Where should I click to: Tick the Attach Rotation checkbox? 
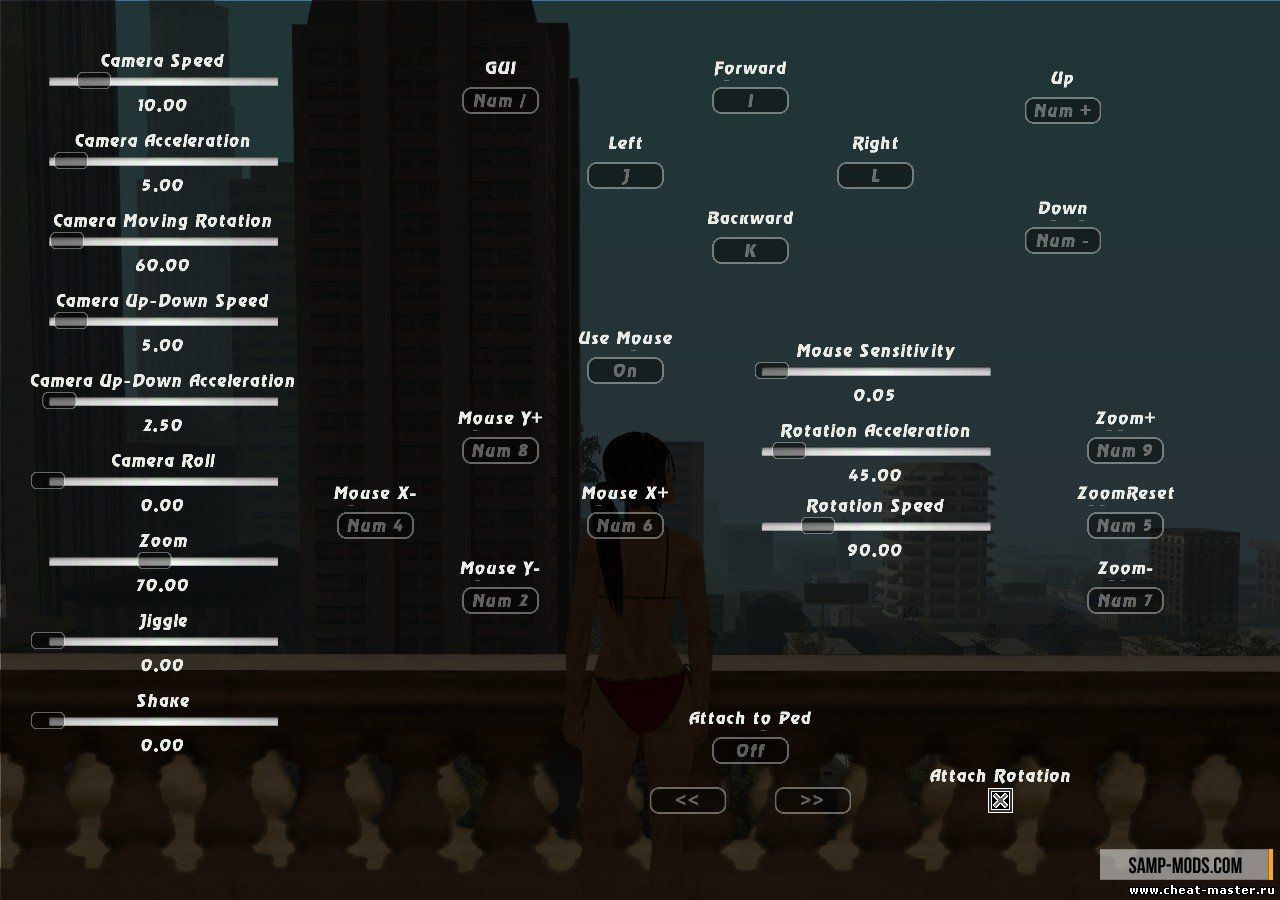1000,800
